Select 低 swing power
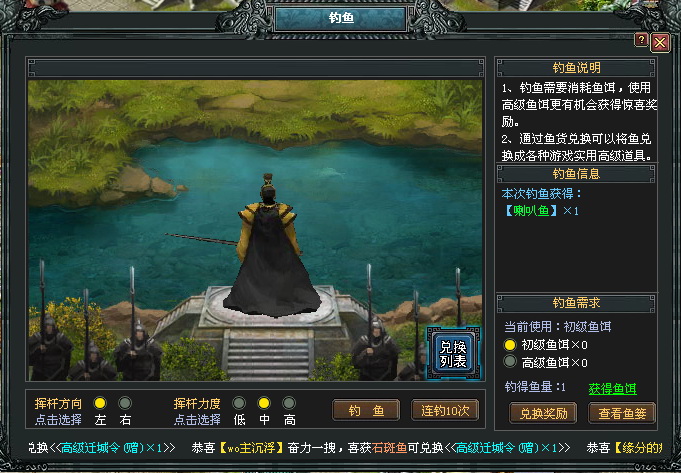681x473 pixels. click(x=239, y=403)
